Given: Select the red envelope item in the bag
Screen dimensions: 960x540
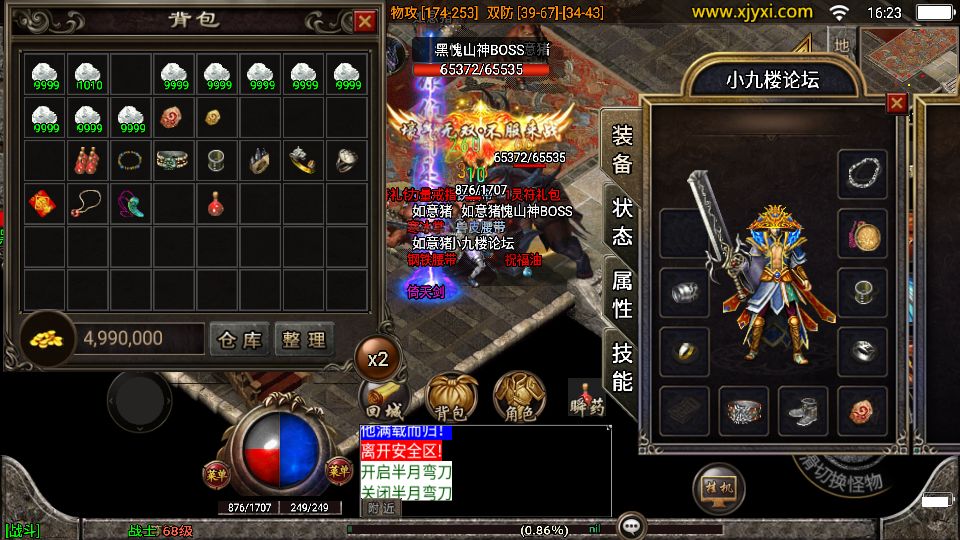Looking at the screenshot, I should click(43, 203).
